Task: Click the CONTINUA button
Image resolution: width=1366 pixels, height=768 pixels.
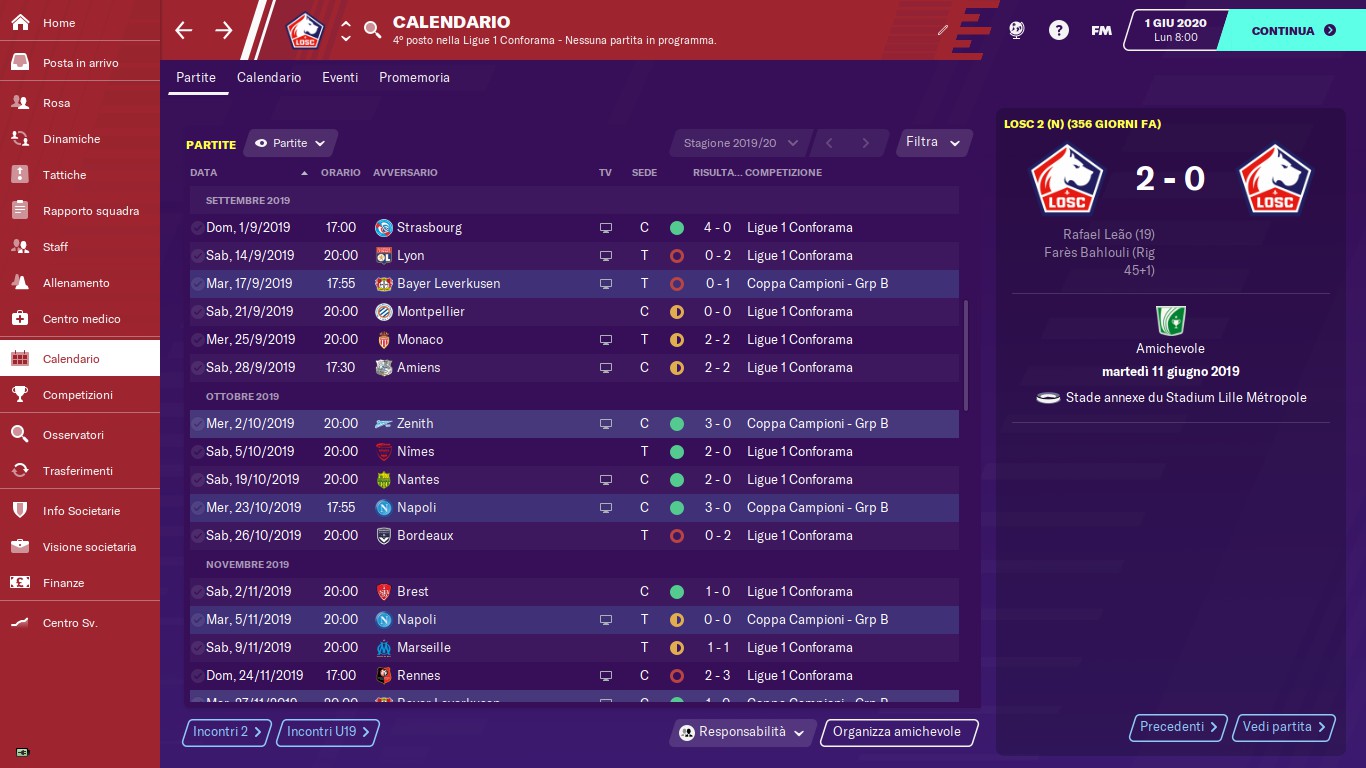Action: [1292, 30]
